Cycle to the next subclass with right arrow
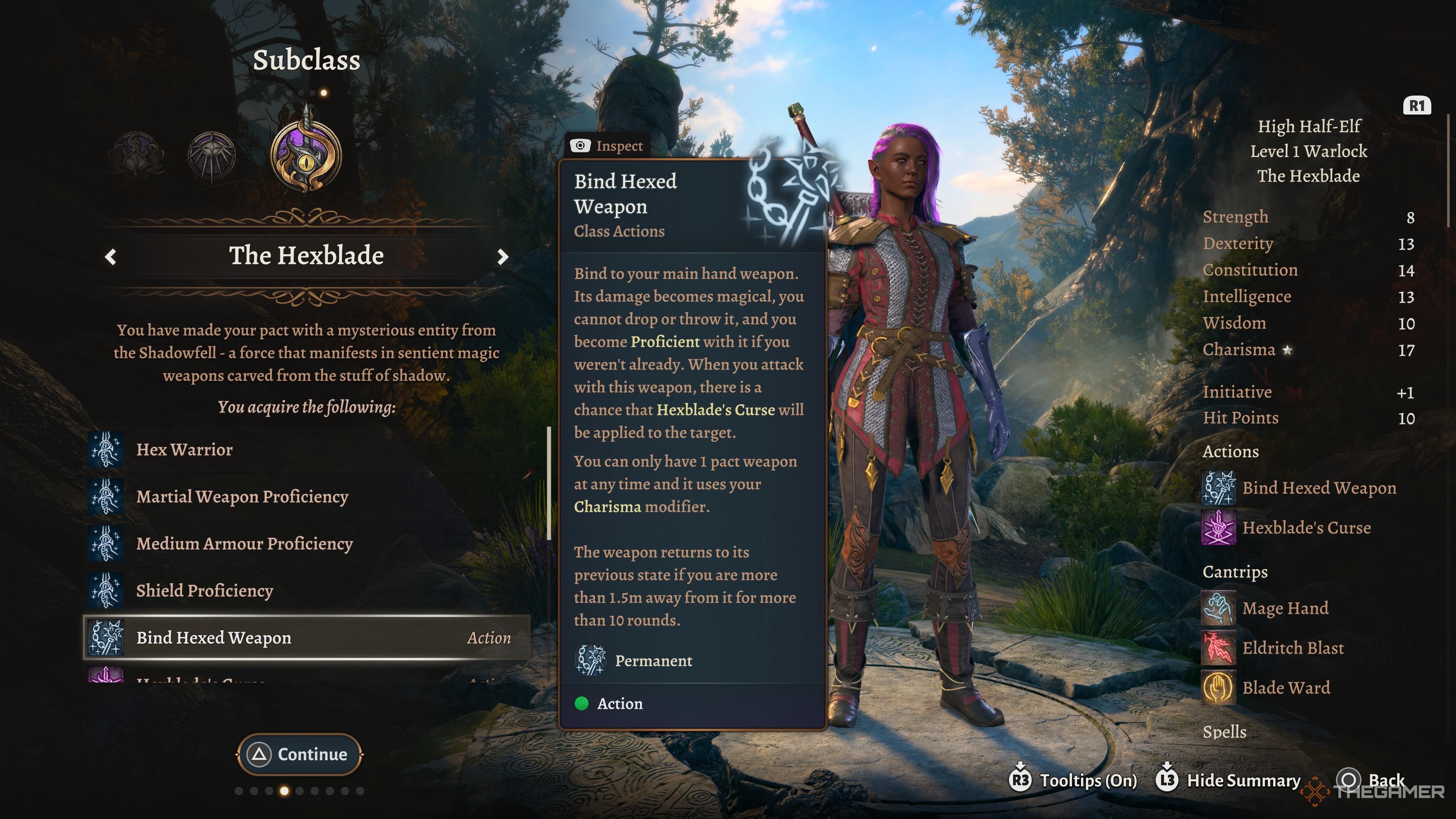The height and width of the screenshot is (819, 1456). 502,257
